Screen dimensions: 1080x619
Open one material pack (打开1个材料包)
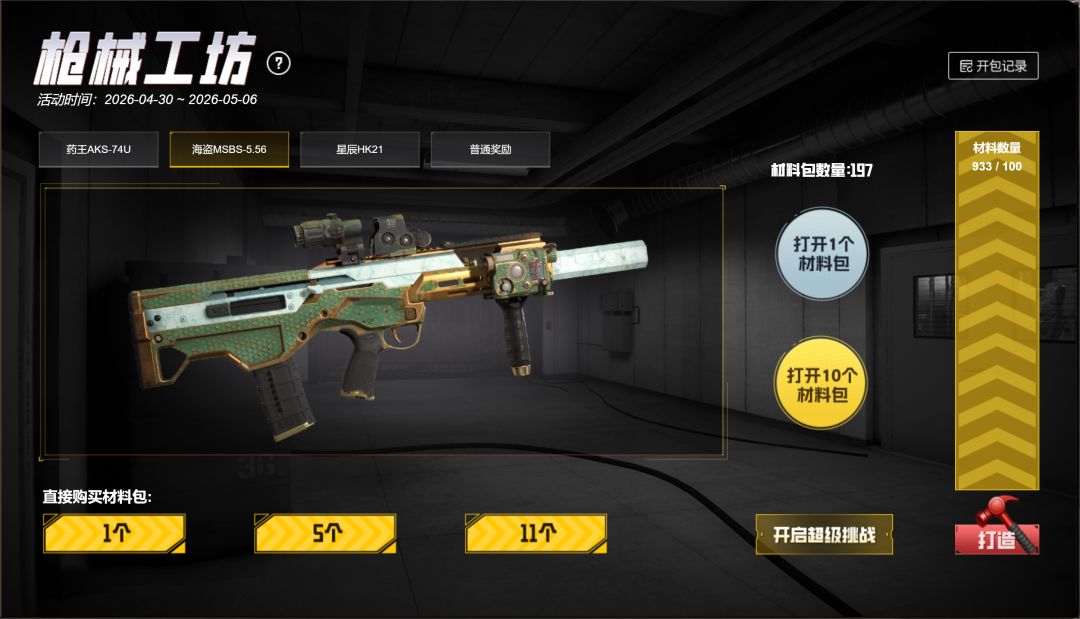[x=822, y=254]
